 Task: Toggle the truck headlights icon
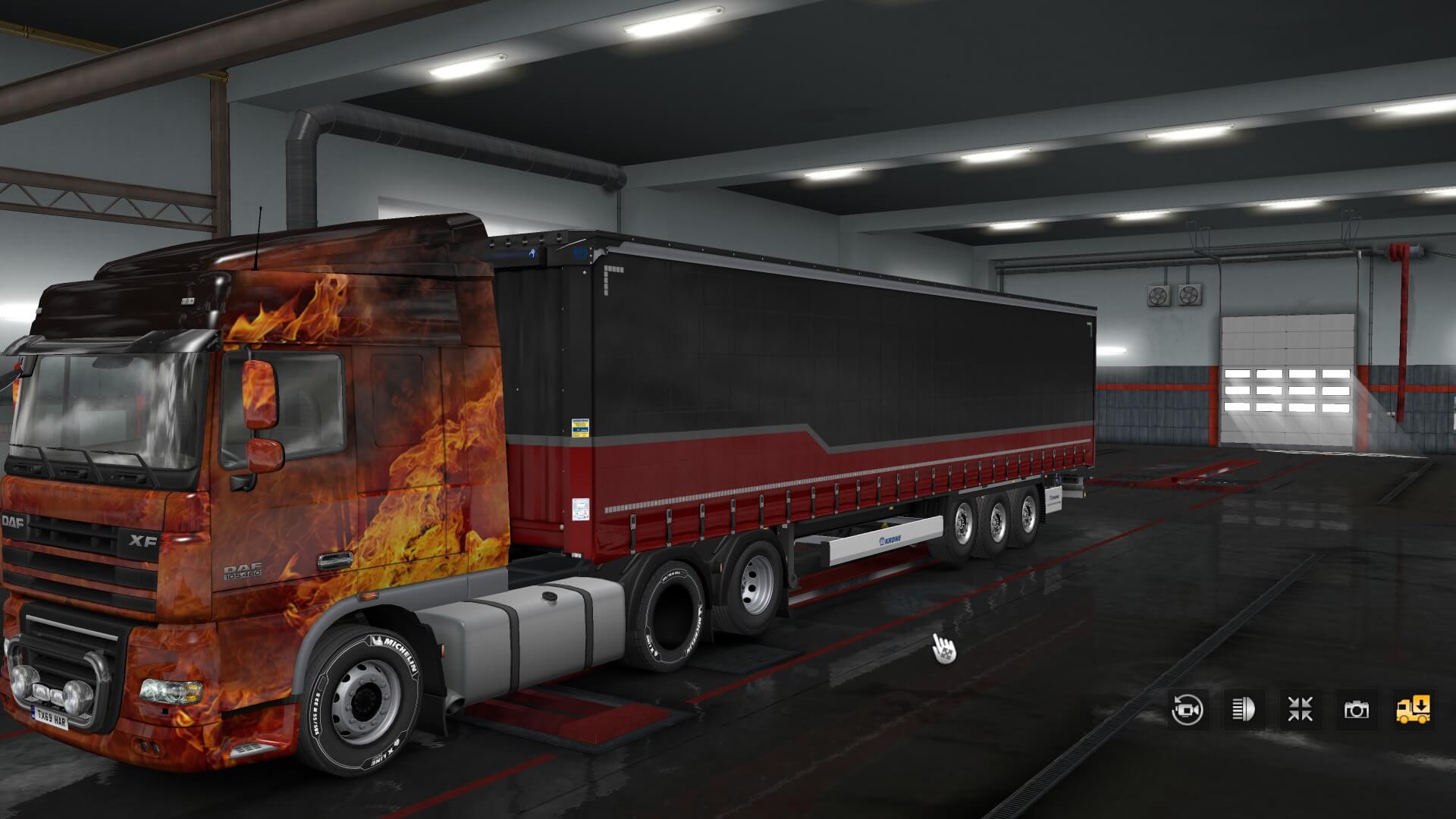coord(1244,710)
